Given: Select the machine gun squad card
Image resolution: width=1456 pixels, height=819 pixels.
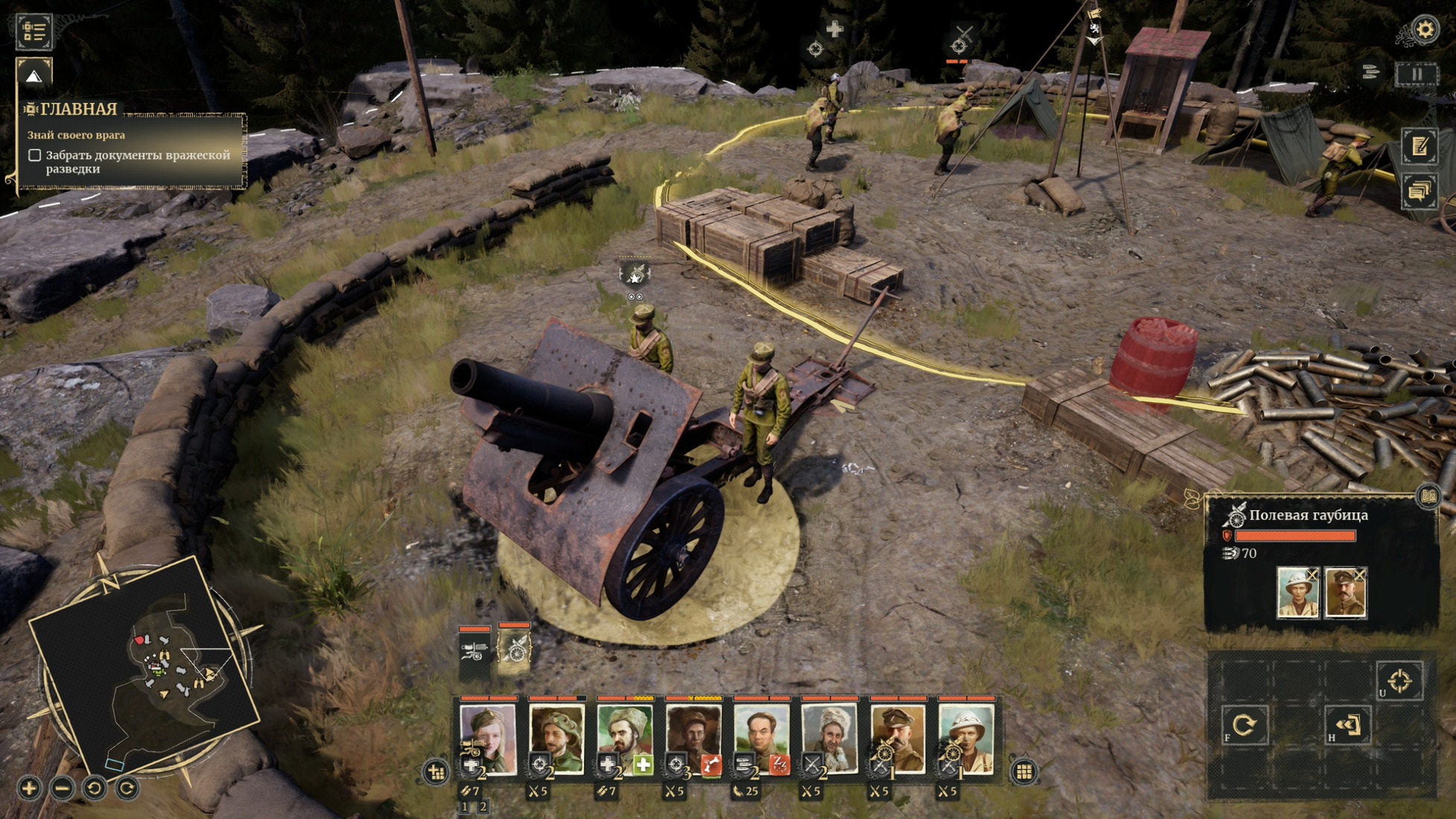Looking at the screenshot, I should tap(474, 651).
